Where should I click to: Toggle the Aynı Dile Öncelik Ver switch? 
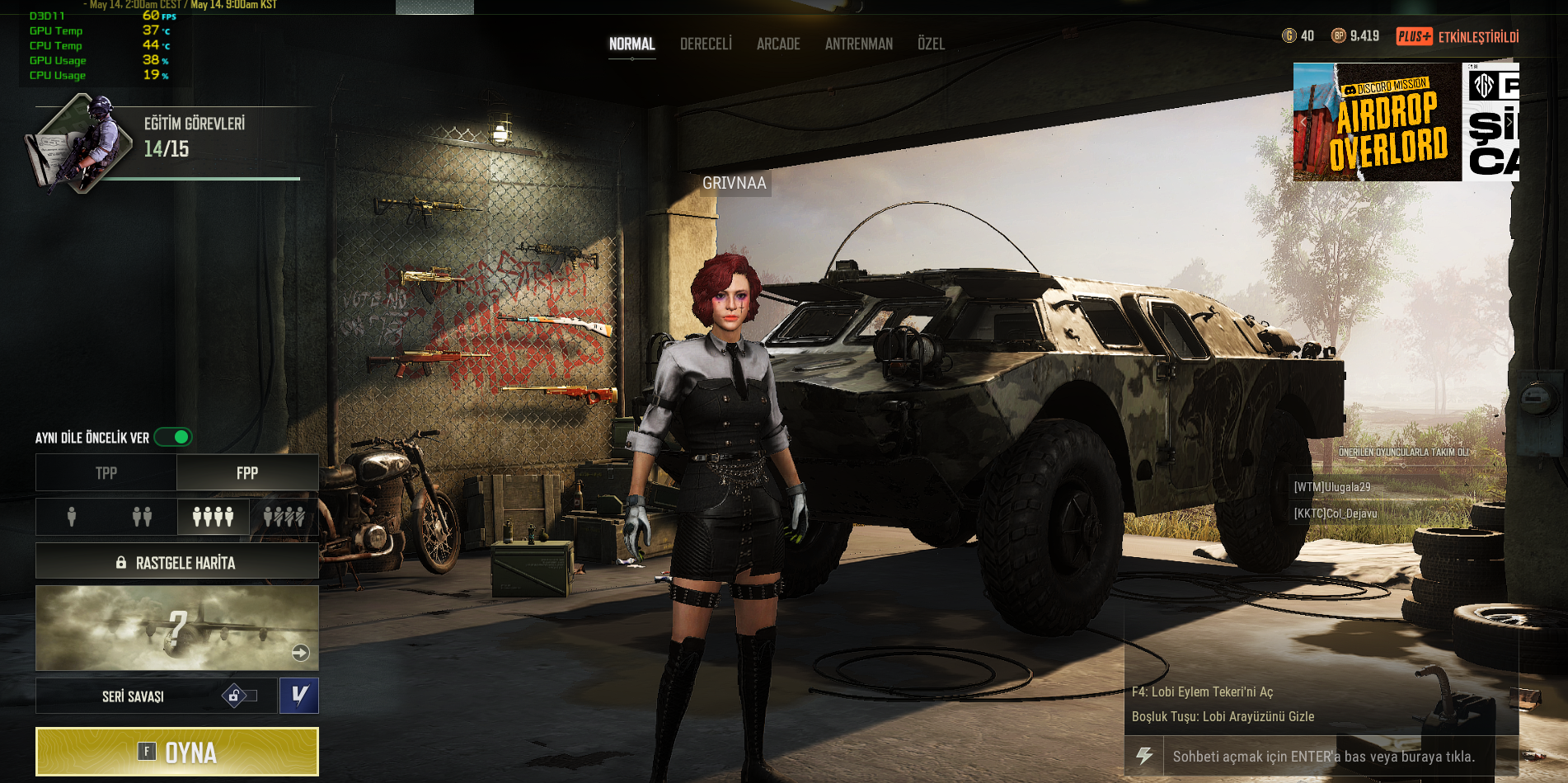(x=173, y=437)
